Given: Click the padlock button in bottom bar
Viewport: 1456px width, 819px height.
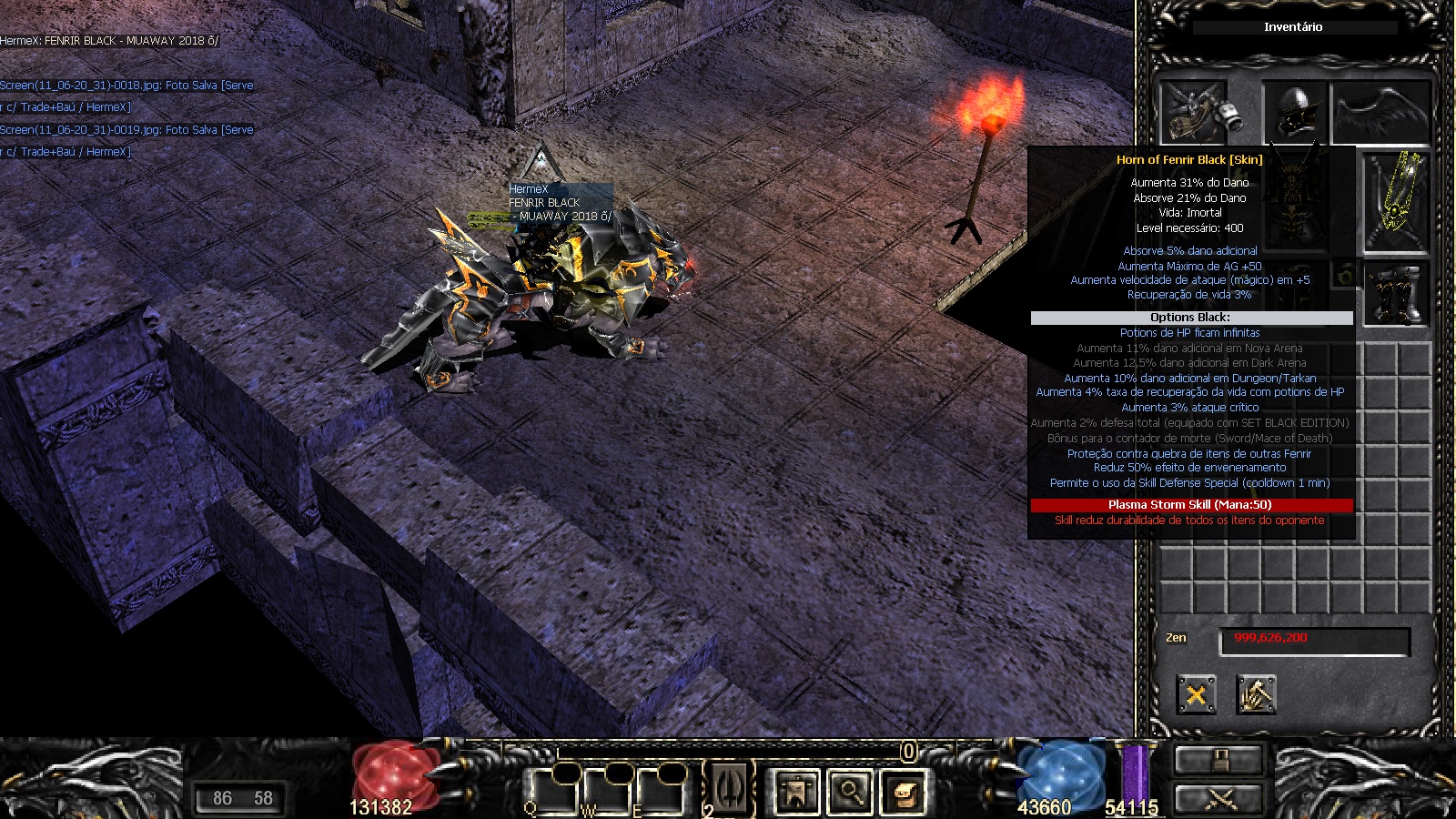Looking at the screenshot, I should point(1218,760).
